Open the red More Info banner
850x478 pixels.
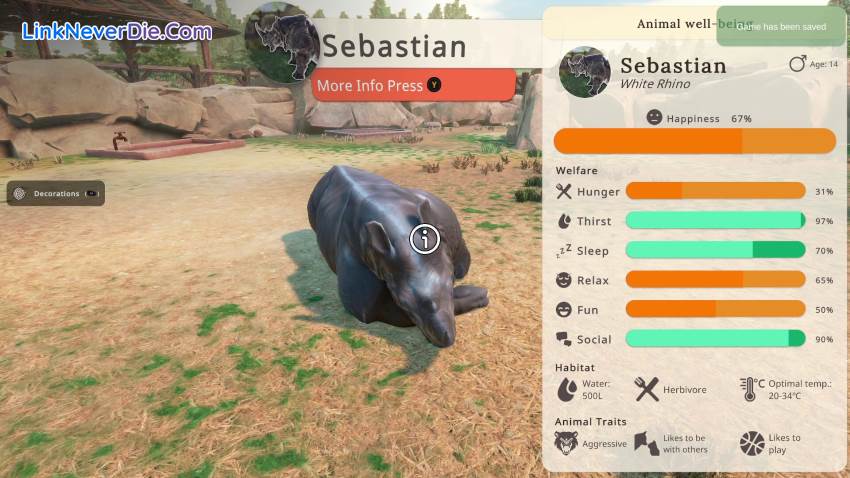point(414,85)
